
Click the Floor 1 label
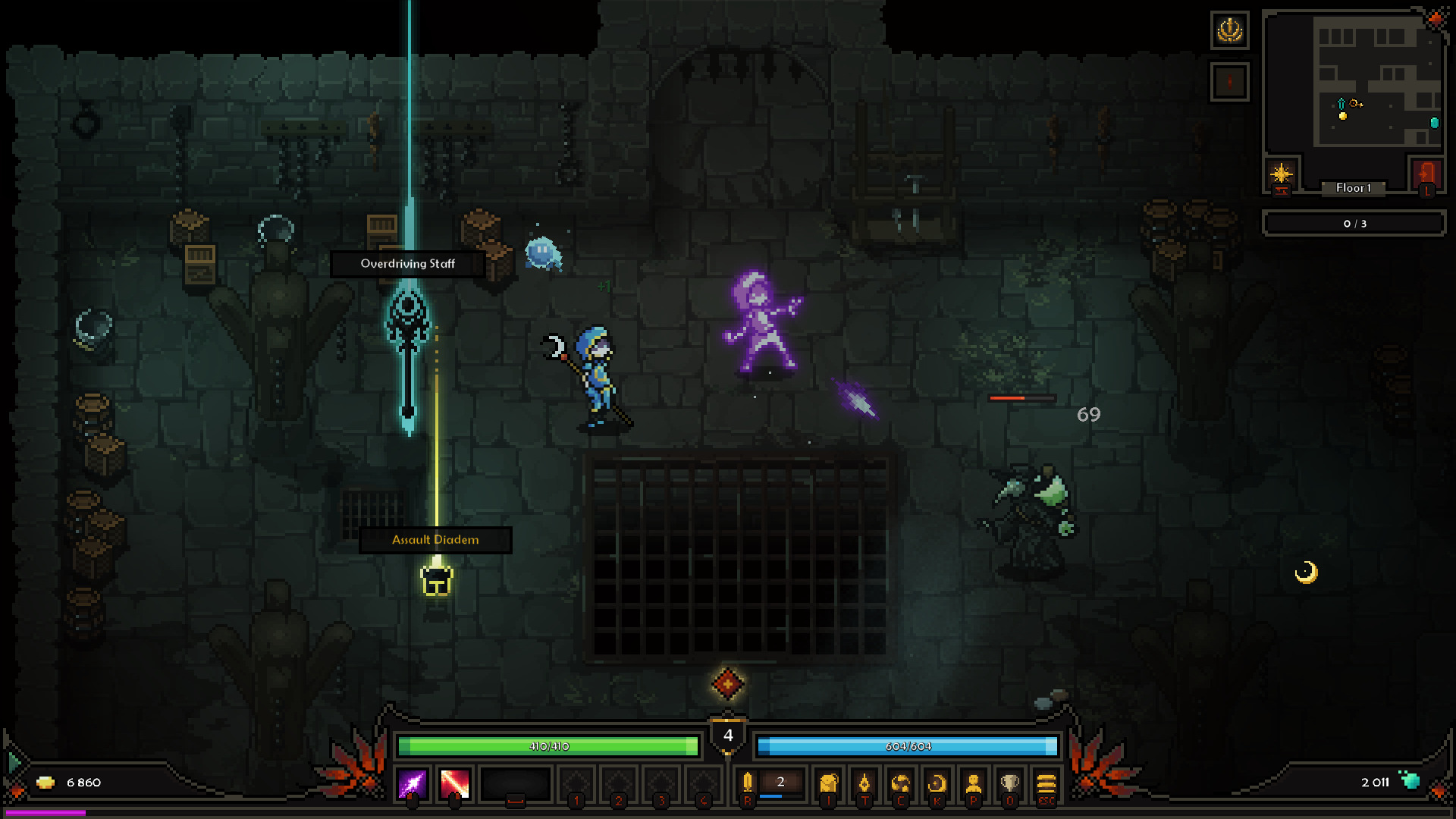coord(1354,188)
